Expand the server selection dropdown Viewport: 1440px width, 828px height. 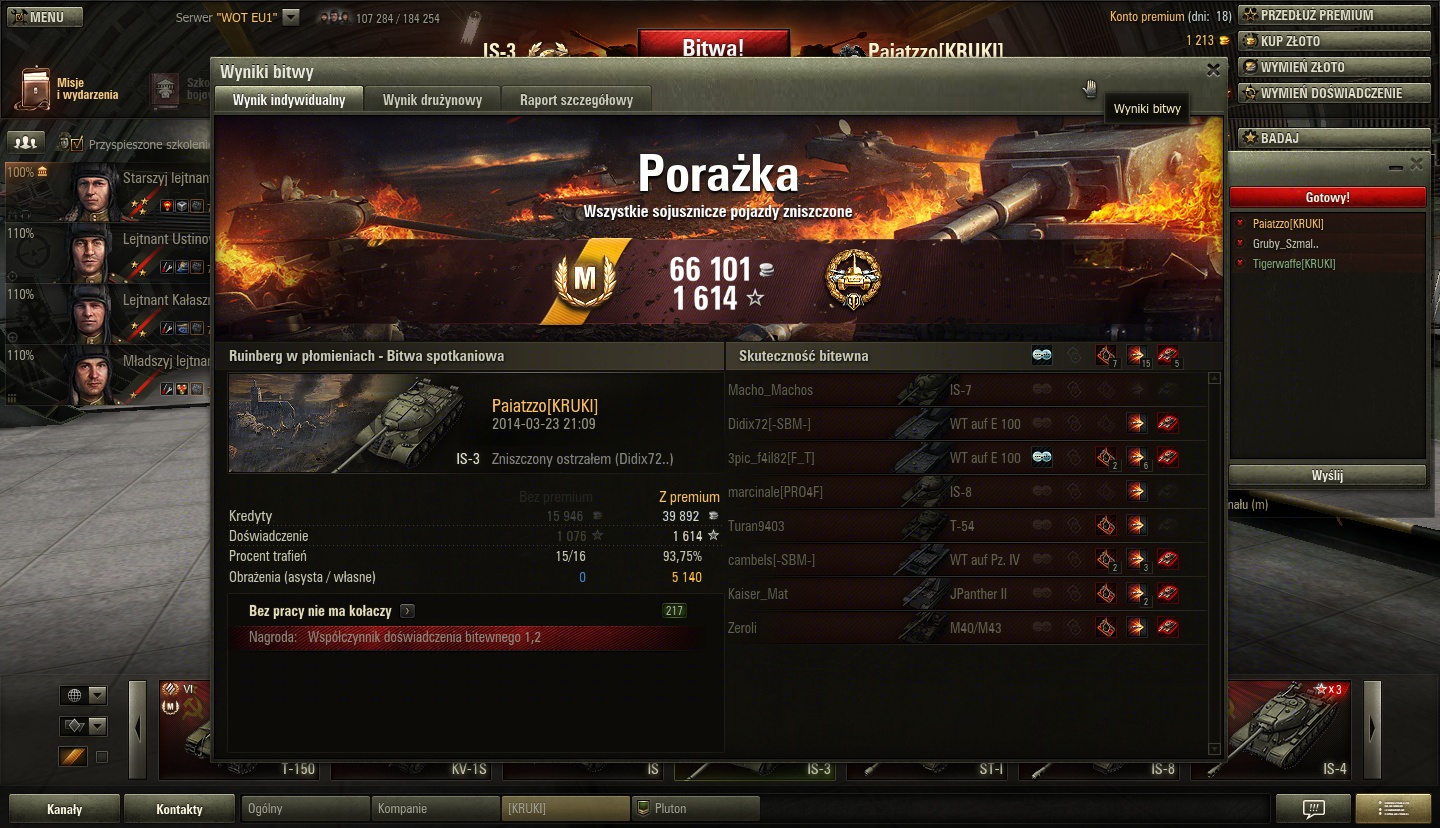290,17
